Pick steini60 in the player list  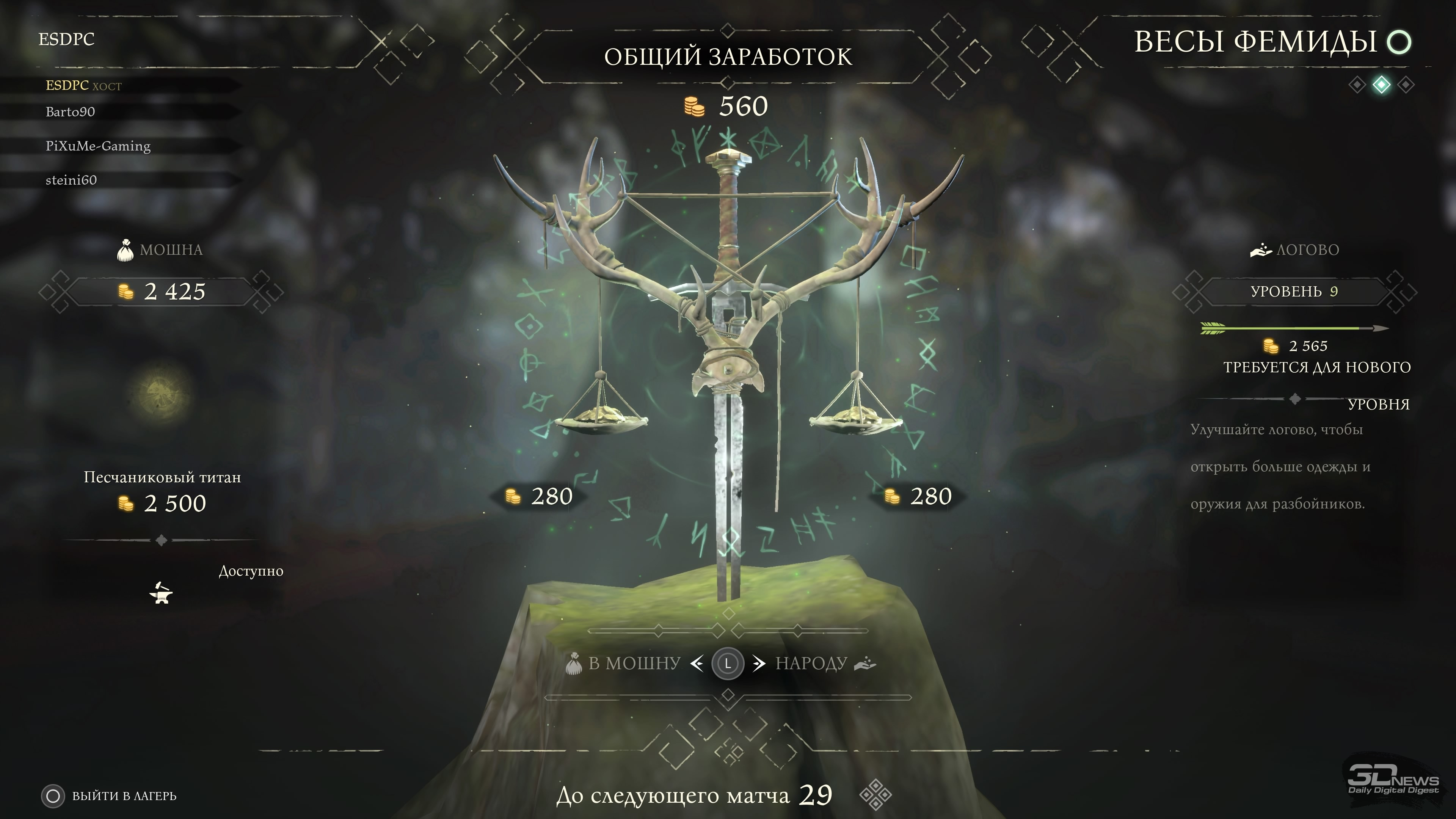(x=71, y=180)
